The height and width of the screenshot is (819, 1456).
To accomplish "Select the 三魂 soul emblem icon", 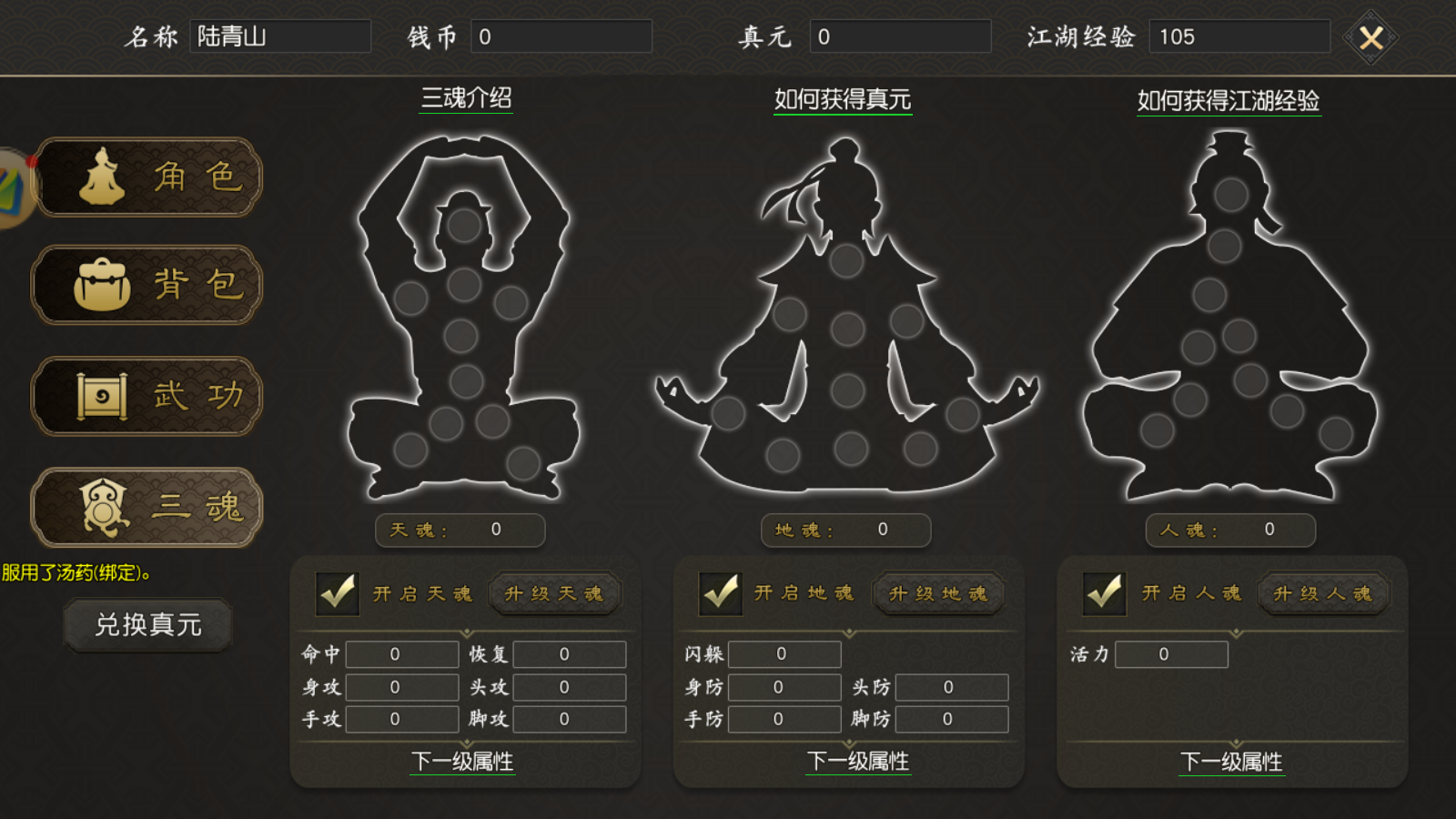I will point(103,507).
